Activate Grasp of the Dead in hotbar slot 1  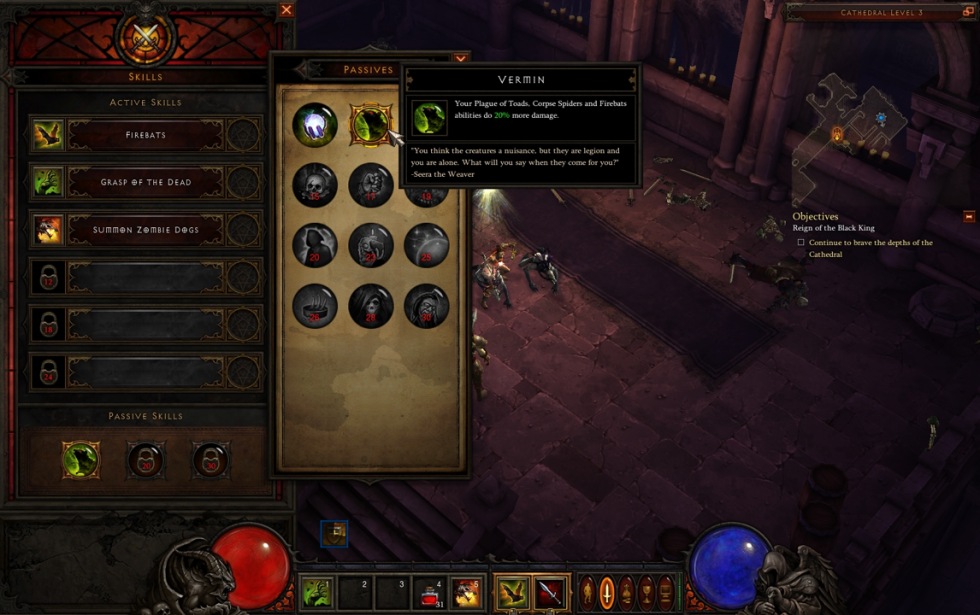(316, 592)
